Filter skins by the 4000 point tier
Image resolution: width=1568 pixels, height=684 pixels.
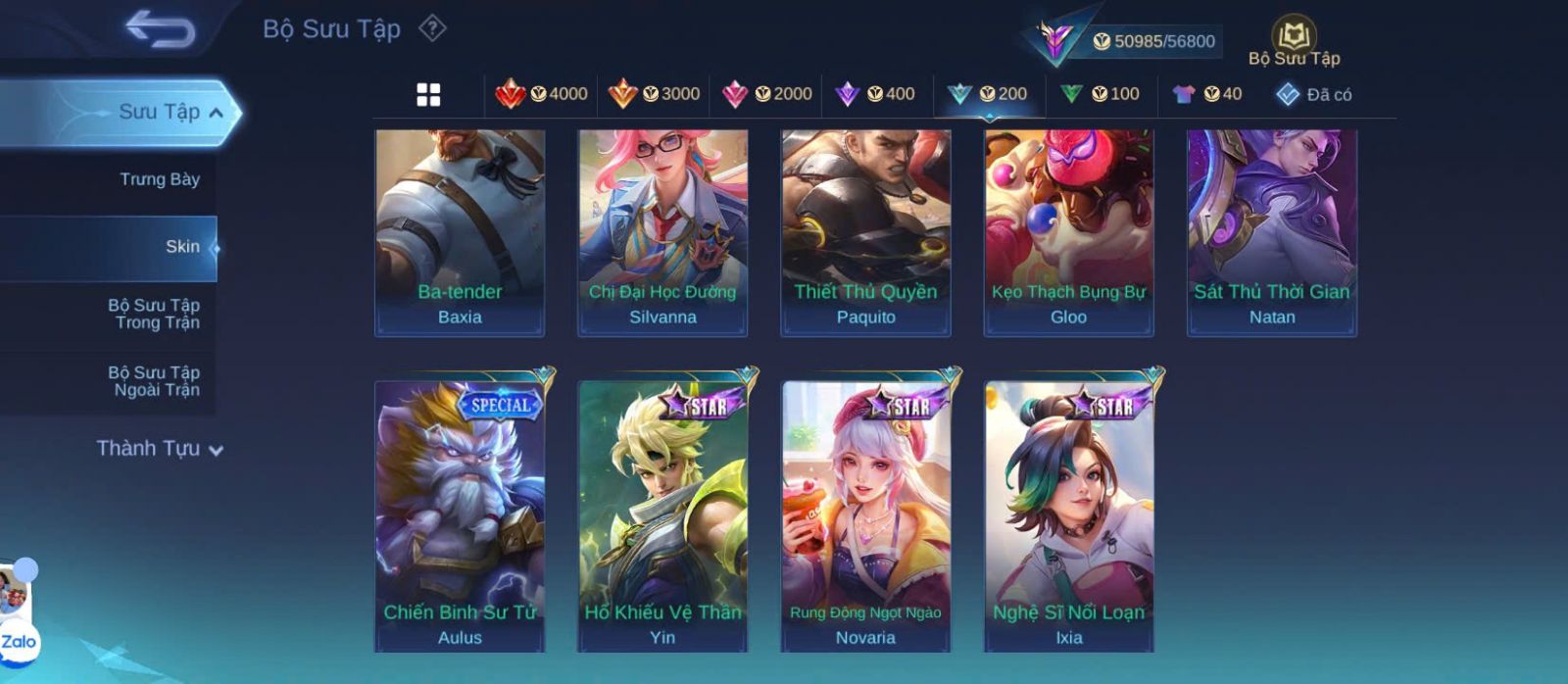542,94
